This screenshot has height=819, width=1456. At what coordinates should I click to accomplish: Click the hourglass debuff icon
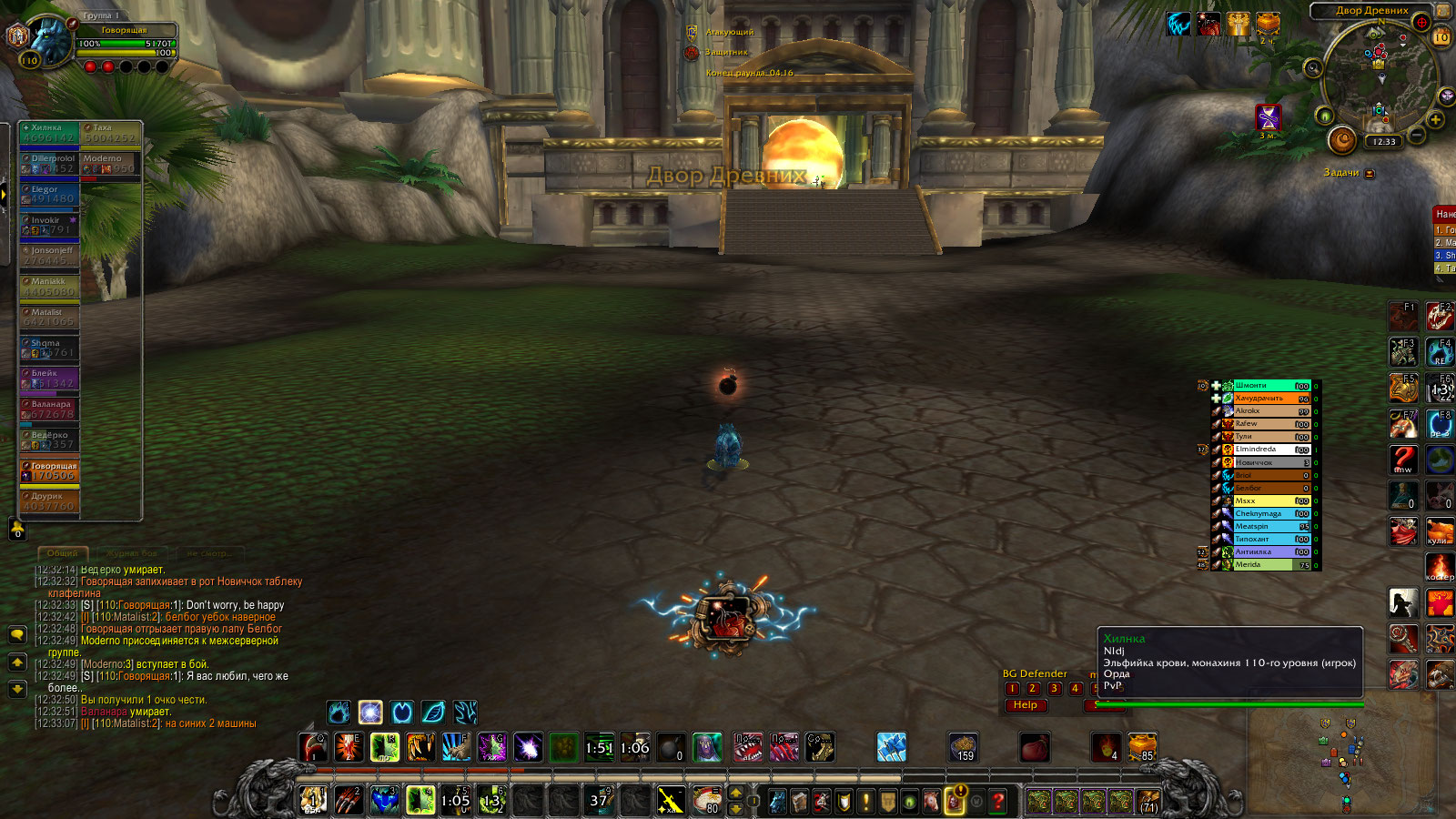(1268, 116)
